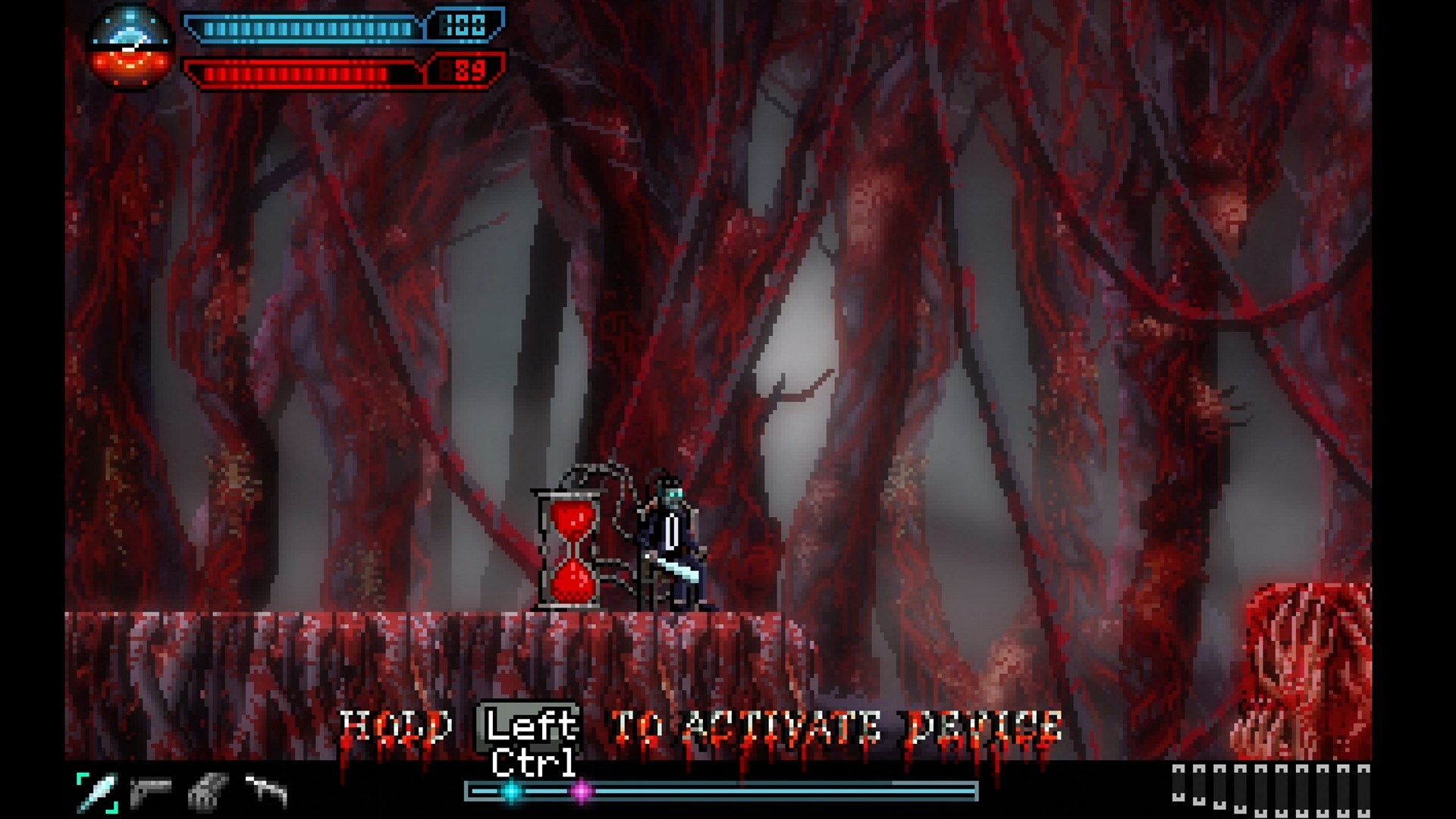Select the glowing sword weapon slot
Screen dimensions: 1456x819
pos(98,792)
